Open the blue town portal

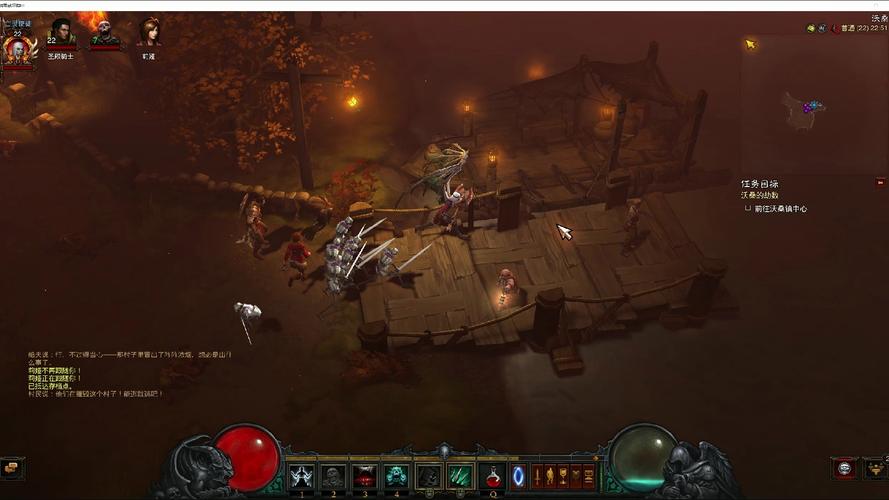point(518,477)
